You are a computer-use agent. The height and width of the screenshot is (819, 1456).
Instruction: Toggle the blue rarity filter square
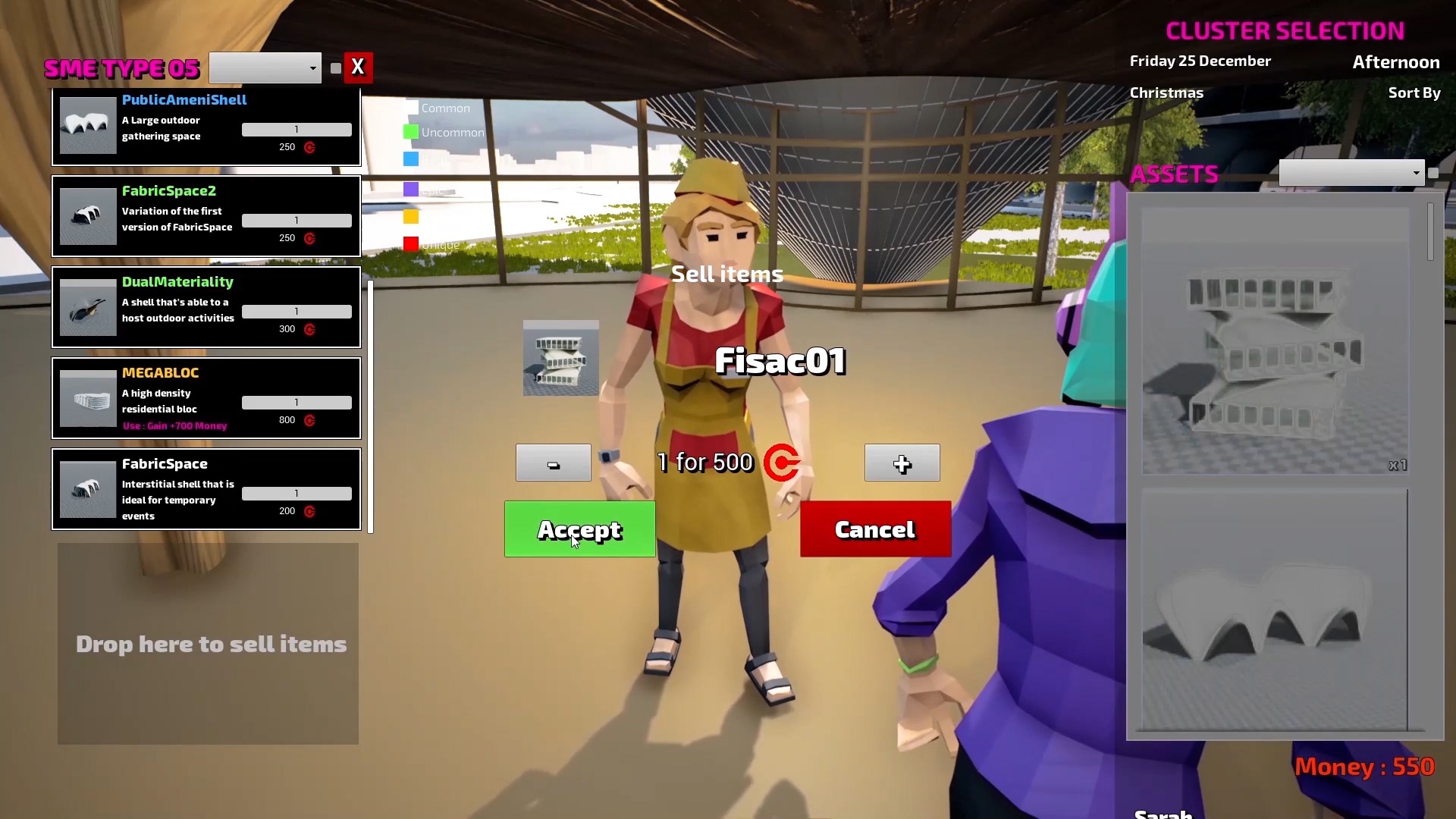(x=411, y=159)
